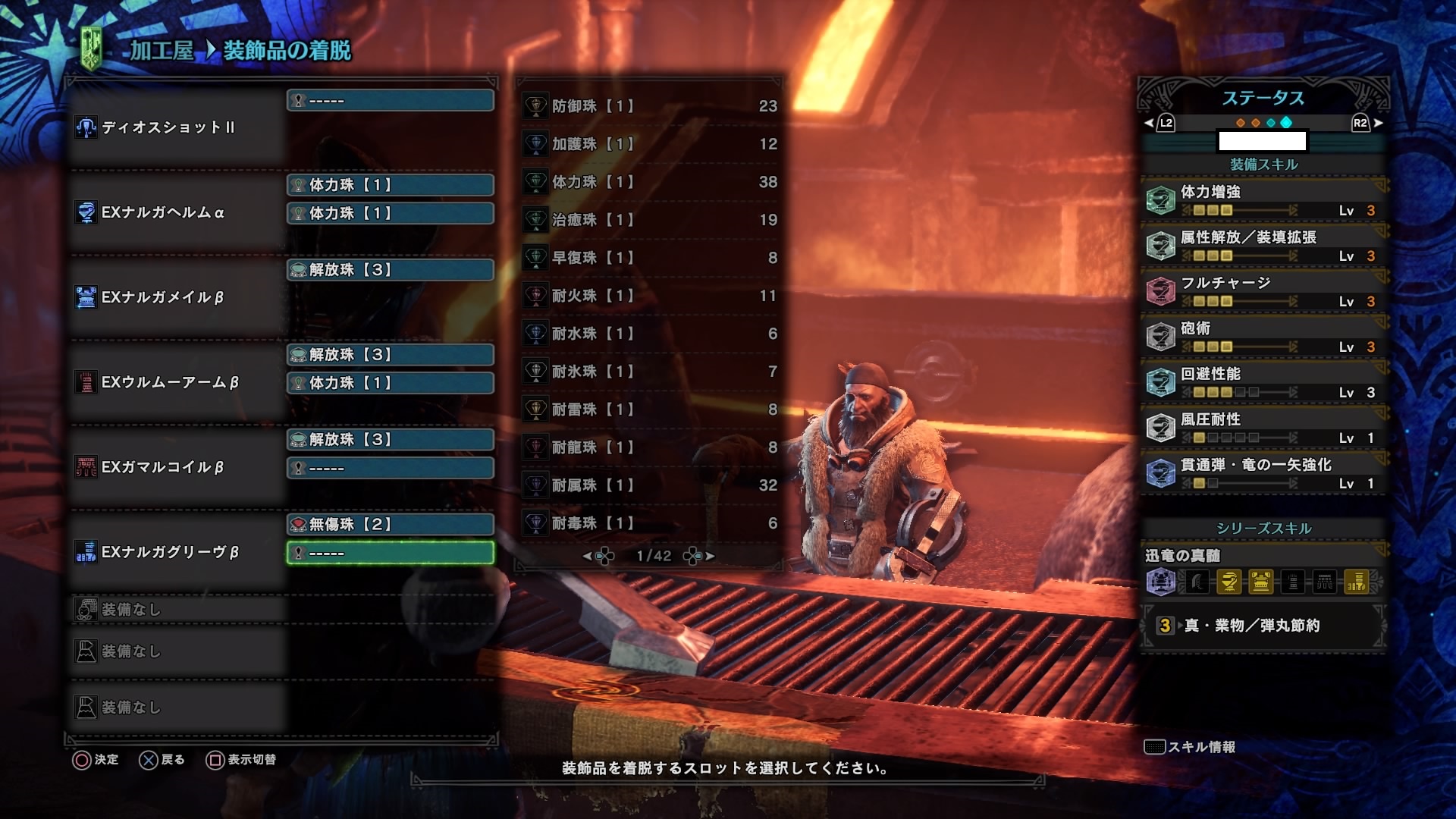1456x819 pixels.
Task: Select the 真・業物/弾丸節約 series skill
Action: click(x=1263, y=626)
